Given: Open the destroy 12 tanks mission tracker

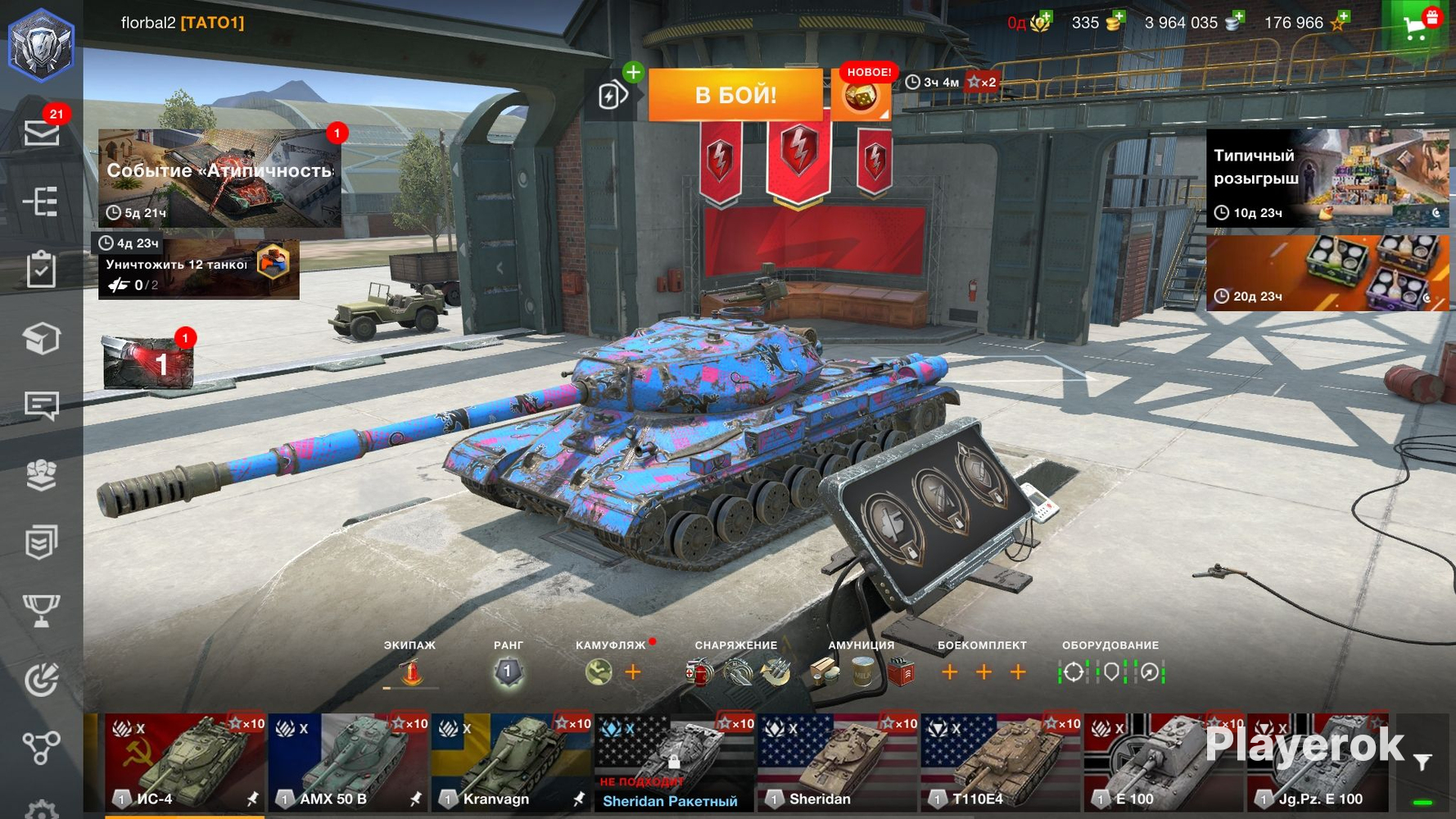Looking at the screenshot, I should tap(198, 267).
